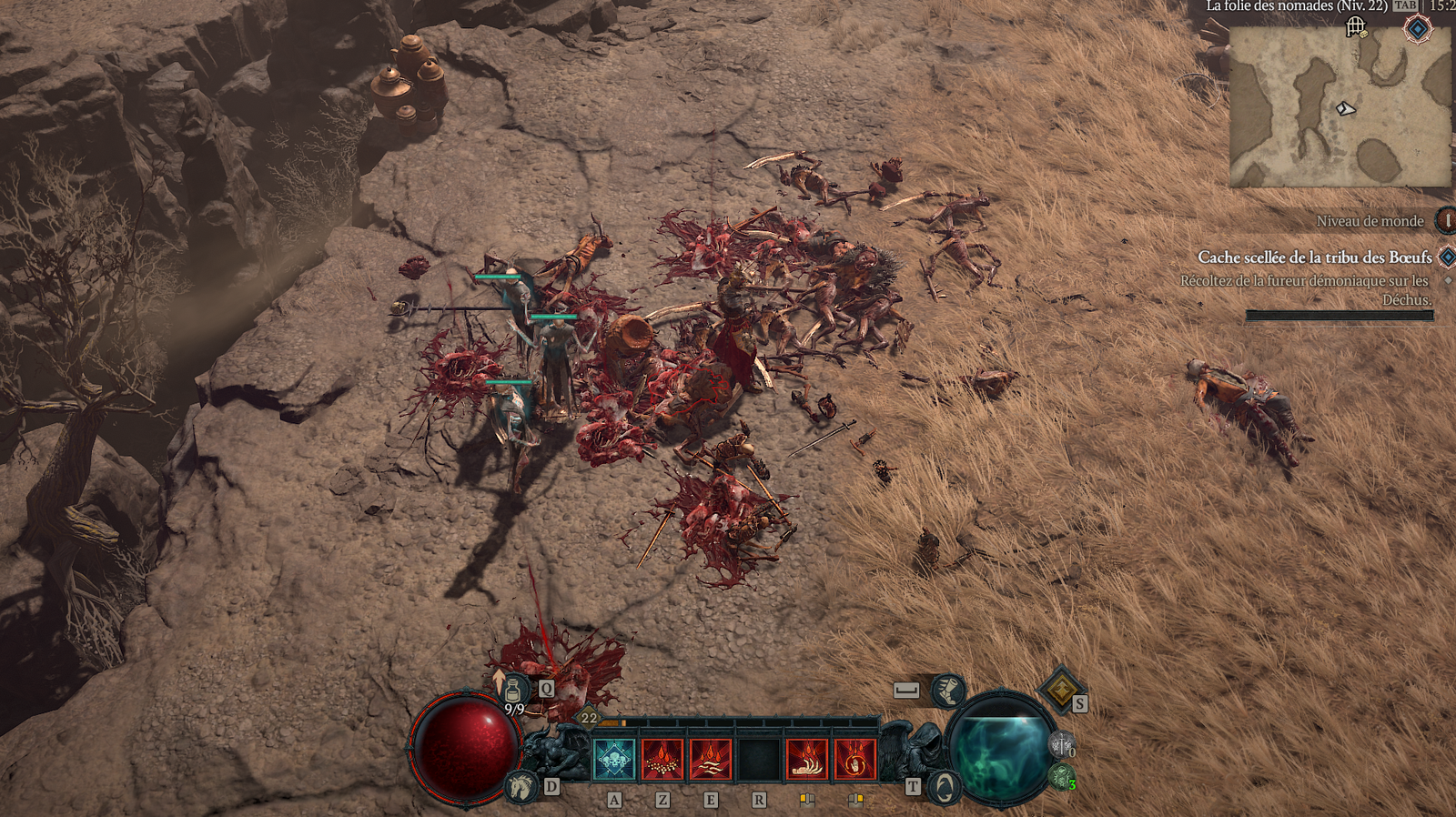The height and width of the screenshot is (817, 1456).
Task: Click the green seasonal icon beside the essence orb
Action: click(x=1060, y=777)
